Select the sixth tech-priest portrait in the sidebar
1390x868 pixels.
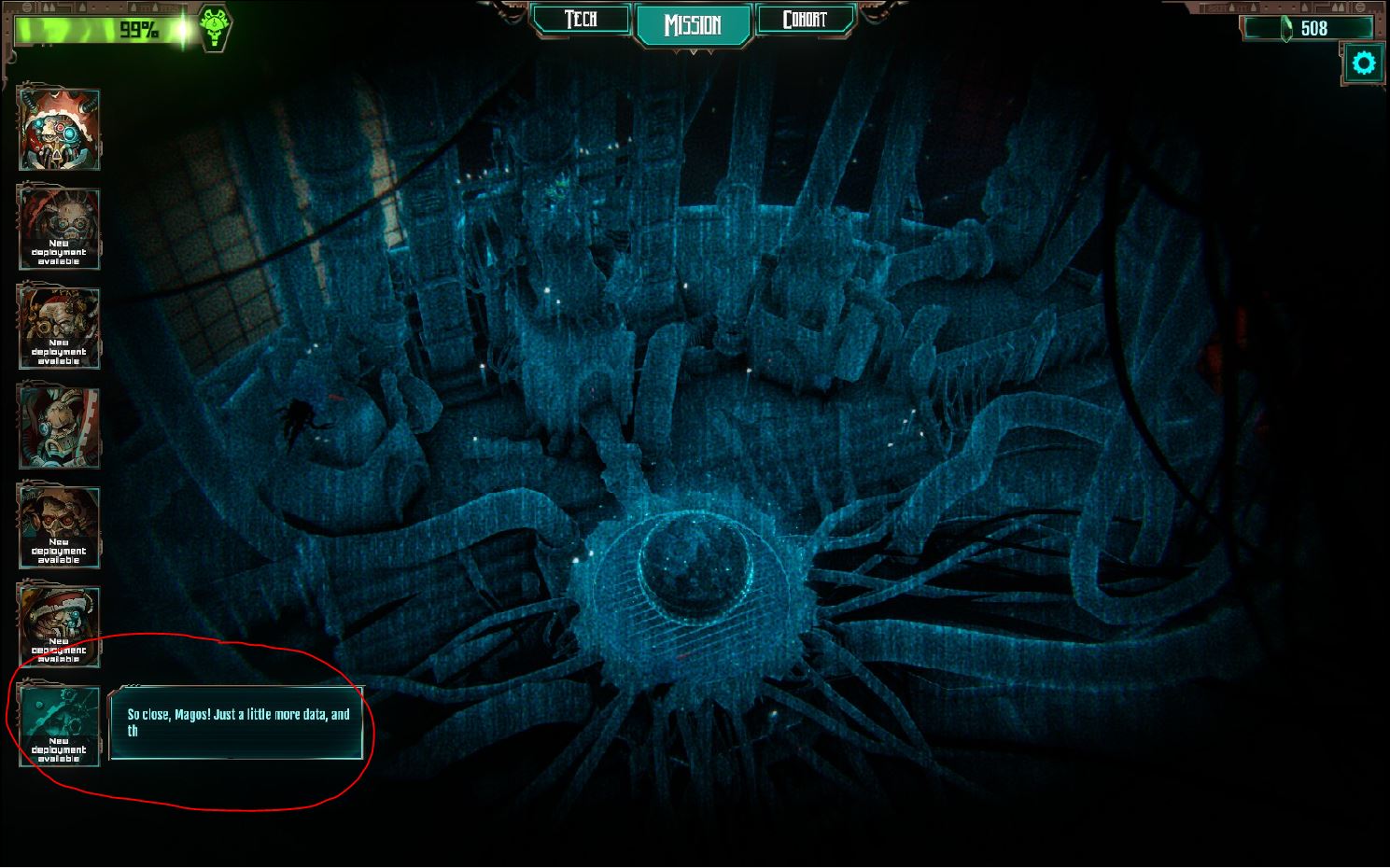[x=59, y=616]
